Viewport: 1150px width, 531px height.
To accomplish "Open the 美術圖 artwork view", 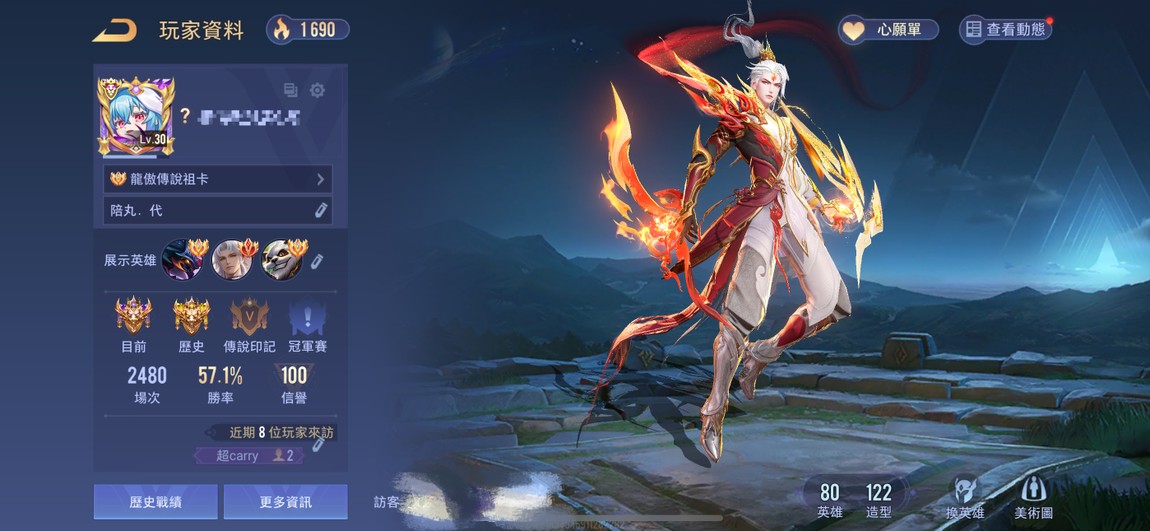I will pos(1033,497).
